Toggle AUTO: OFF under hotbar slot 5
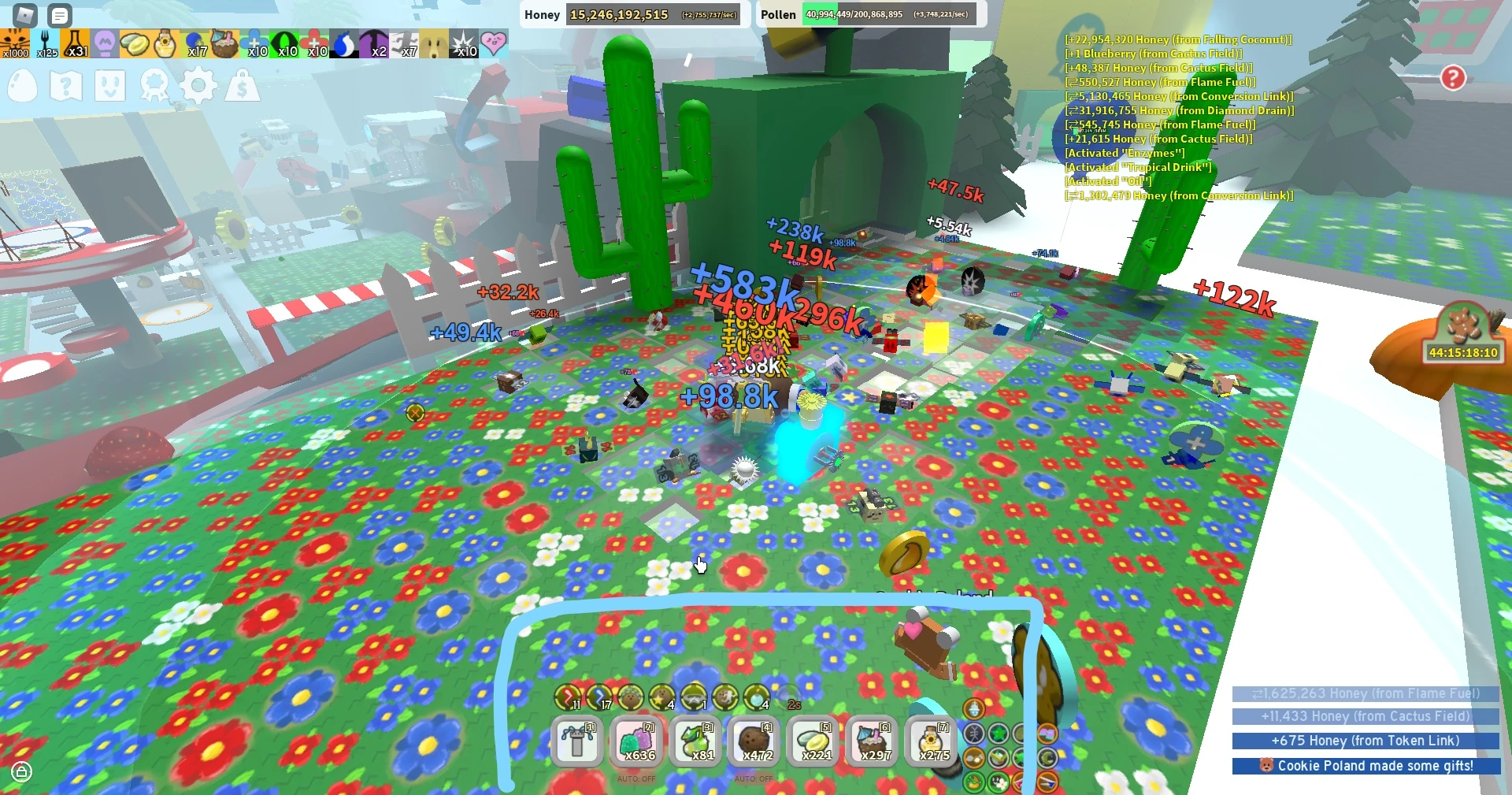This screenshot has width=1512, height=795. point(754,780)
